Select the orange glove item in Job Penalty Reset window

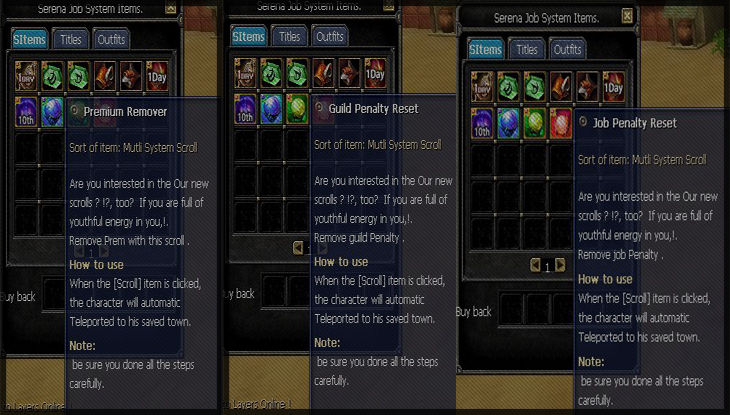tap(561, 85)
